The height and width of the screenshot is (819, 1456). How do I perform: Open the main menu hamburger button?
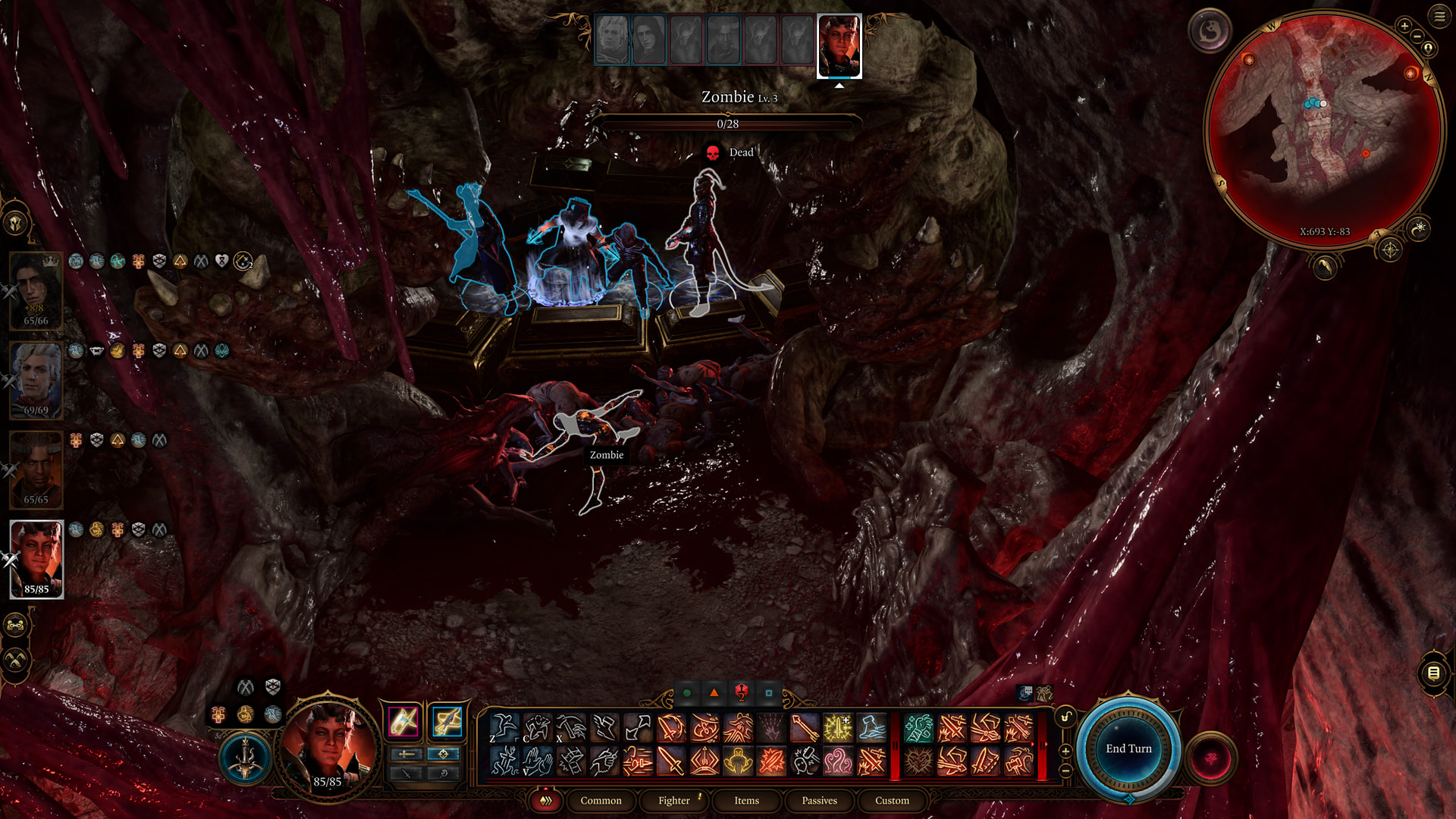pyautogui.click(x=1439, y=17)
